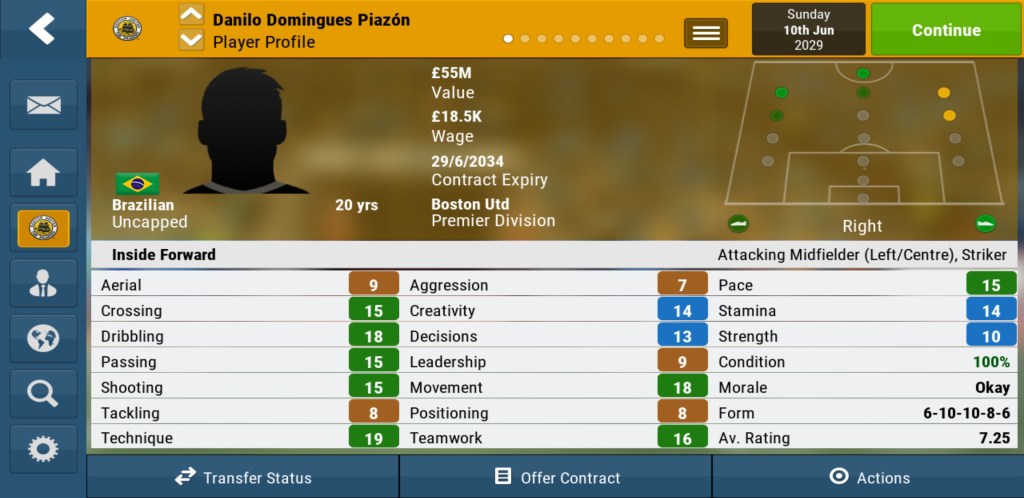Viewport: 1024px width, 498px height.
Task: Open the Actions menu
Action: [x=868, y=477]
